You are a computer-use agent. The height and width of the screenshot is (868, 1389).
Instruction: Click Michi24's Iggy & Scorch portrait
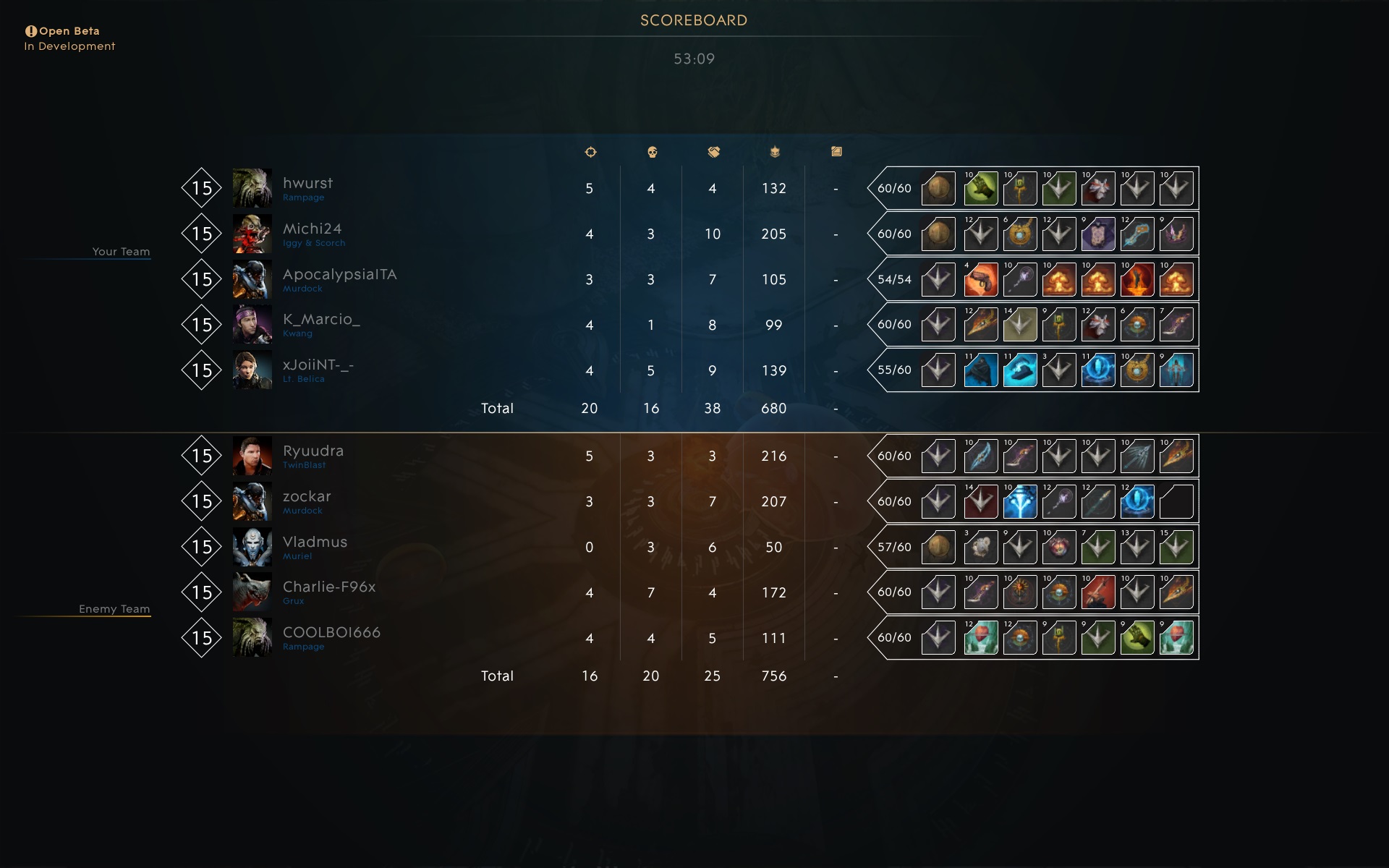[x=252, y=234]
